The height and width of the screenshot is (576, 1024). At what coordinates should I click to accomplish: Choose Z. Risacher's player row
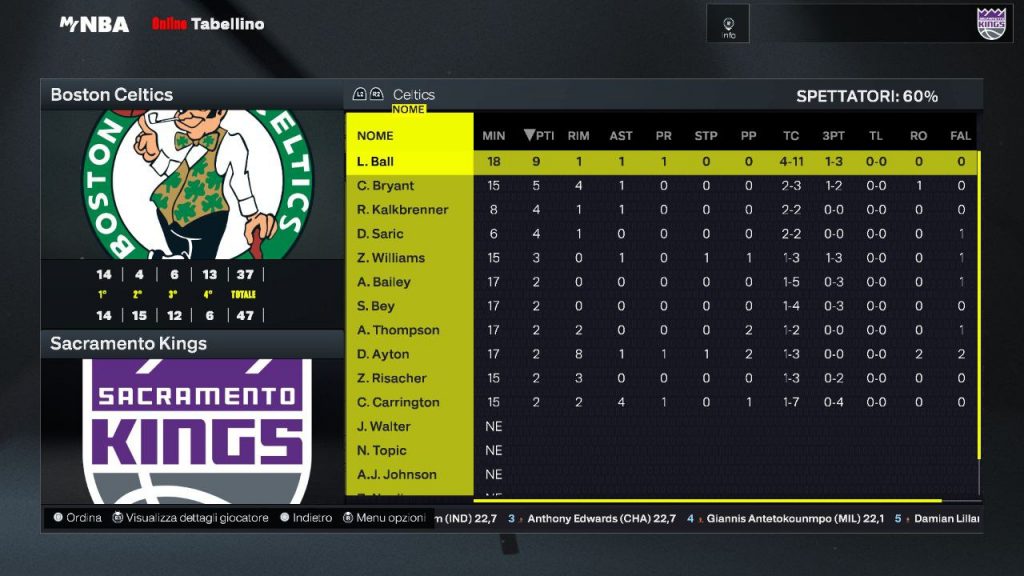click(x=392, y=378)
